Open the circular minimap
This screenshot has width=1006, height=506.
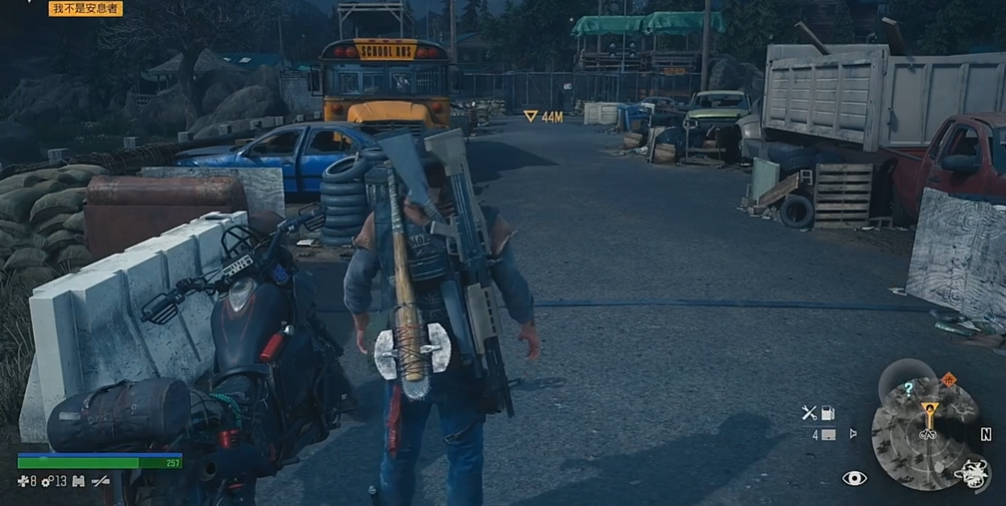[x=925, y=432]
